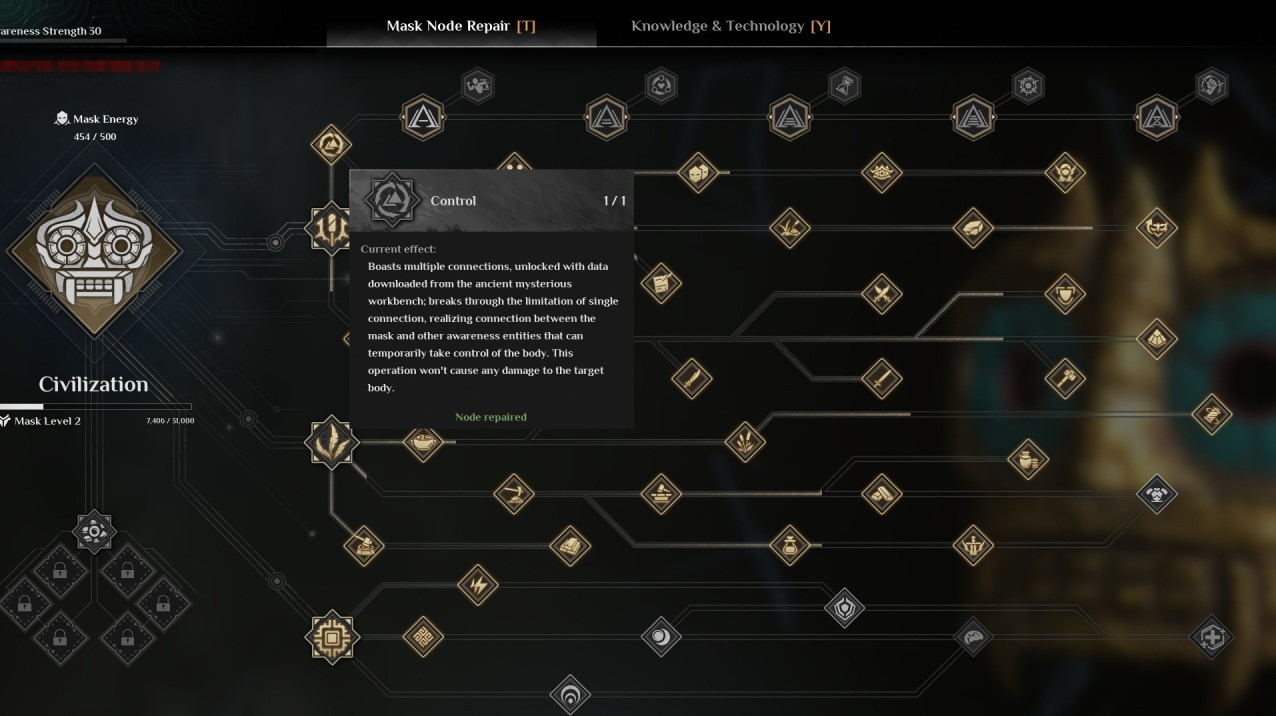Choose the crescent moon node

(660, 636)
